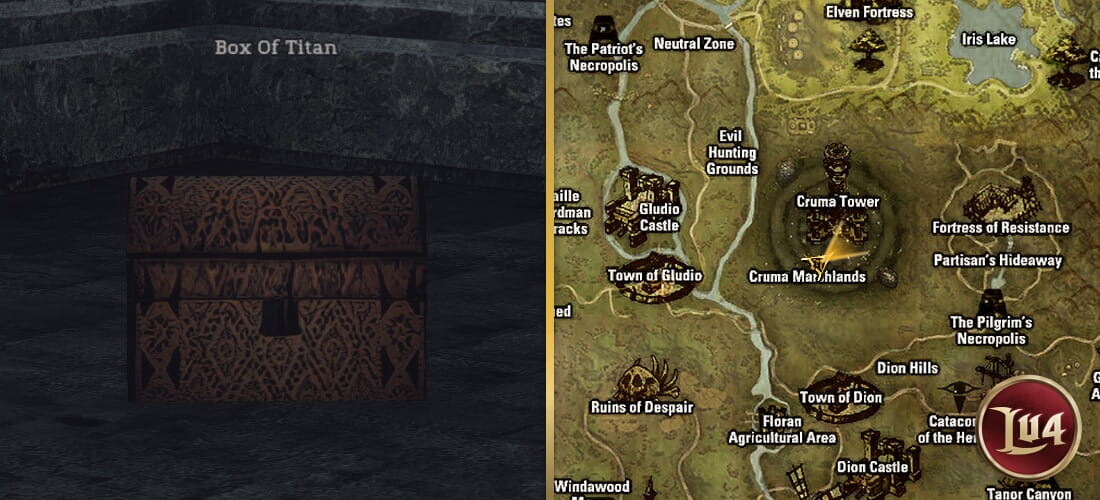Click the Elven Fortress map label
Image resolution: width=1100 pixels, height=500 pixels.
click(x=869, y=13)
